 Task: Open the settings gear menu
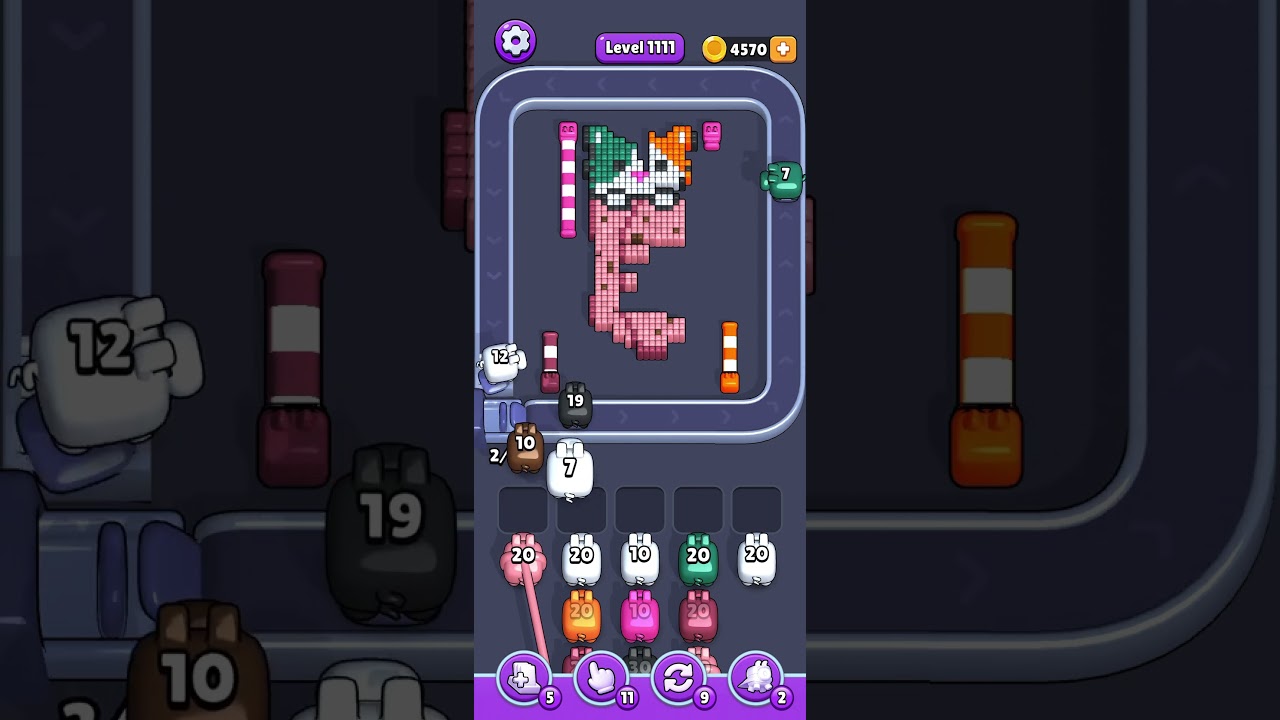coord(517,40)
